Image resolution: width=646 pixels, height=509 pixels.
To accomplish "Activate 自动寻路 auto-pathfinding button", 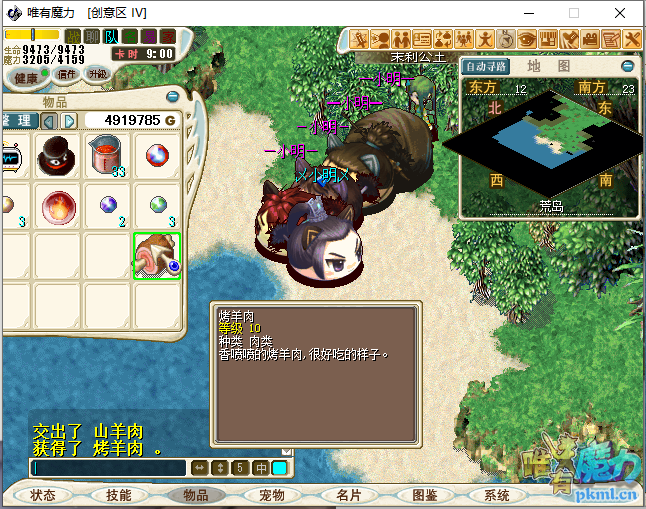I will [x=487, y=66].
